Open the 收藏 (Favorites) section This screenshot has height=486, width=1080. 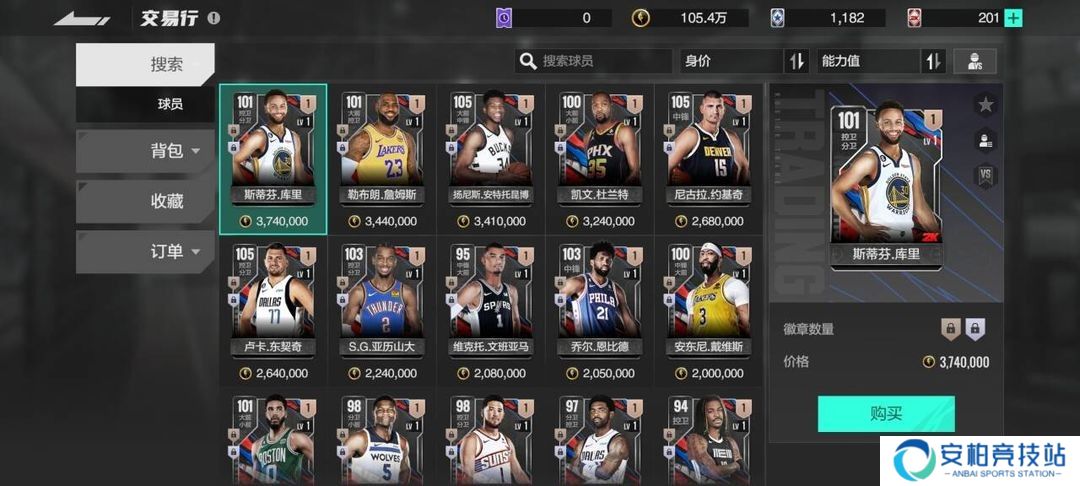[x=145, y=201]
